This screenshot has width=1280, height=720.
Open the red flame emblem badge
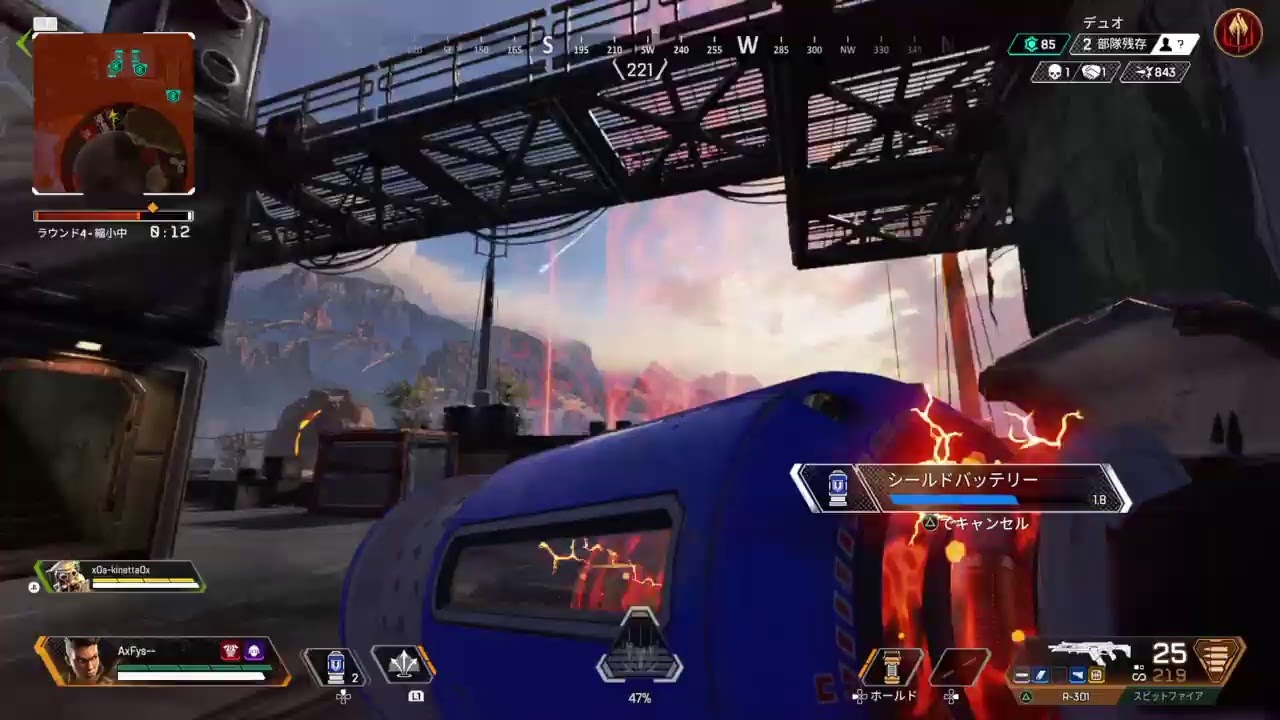point(1237,33)
